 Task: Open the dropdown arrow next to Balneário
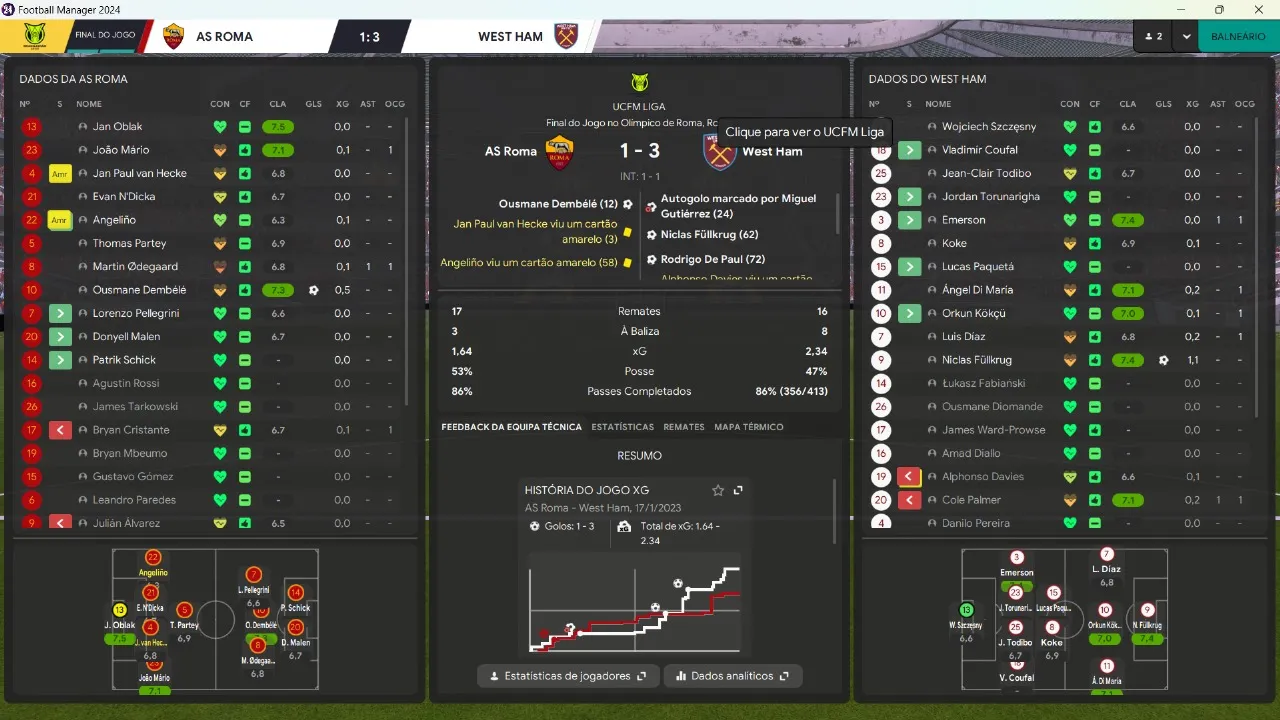[1186, 36]
